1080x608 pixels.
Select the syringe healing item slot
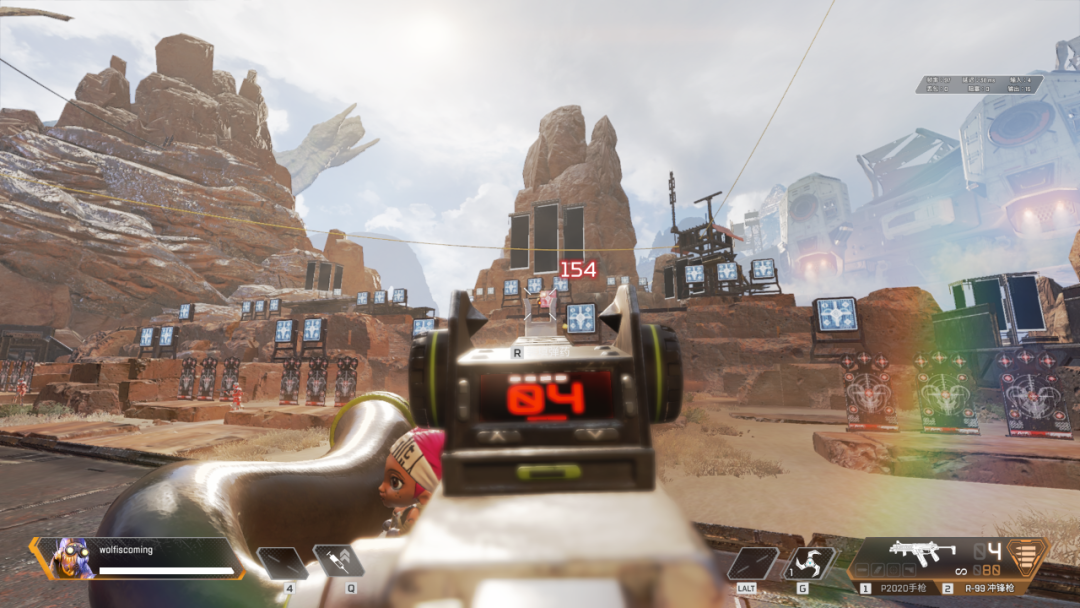[337, 562]
